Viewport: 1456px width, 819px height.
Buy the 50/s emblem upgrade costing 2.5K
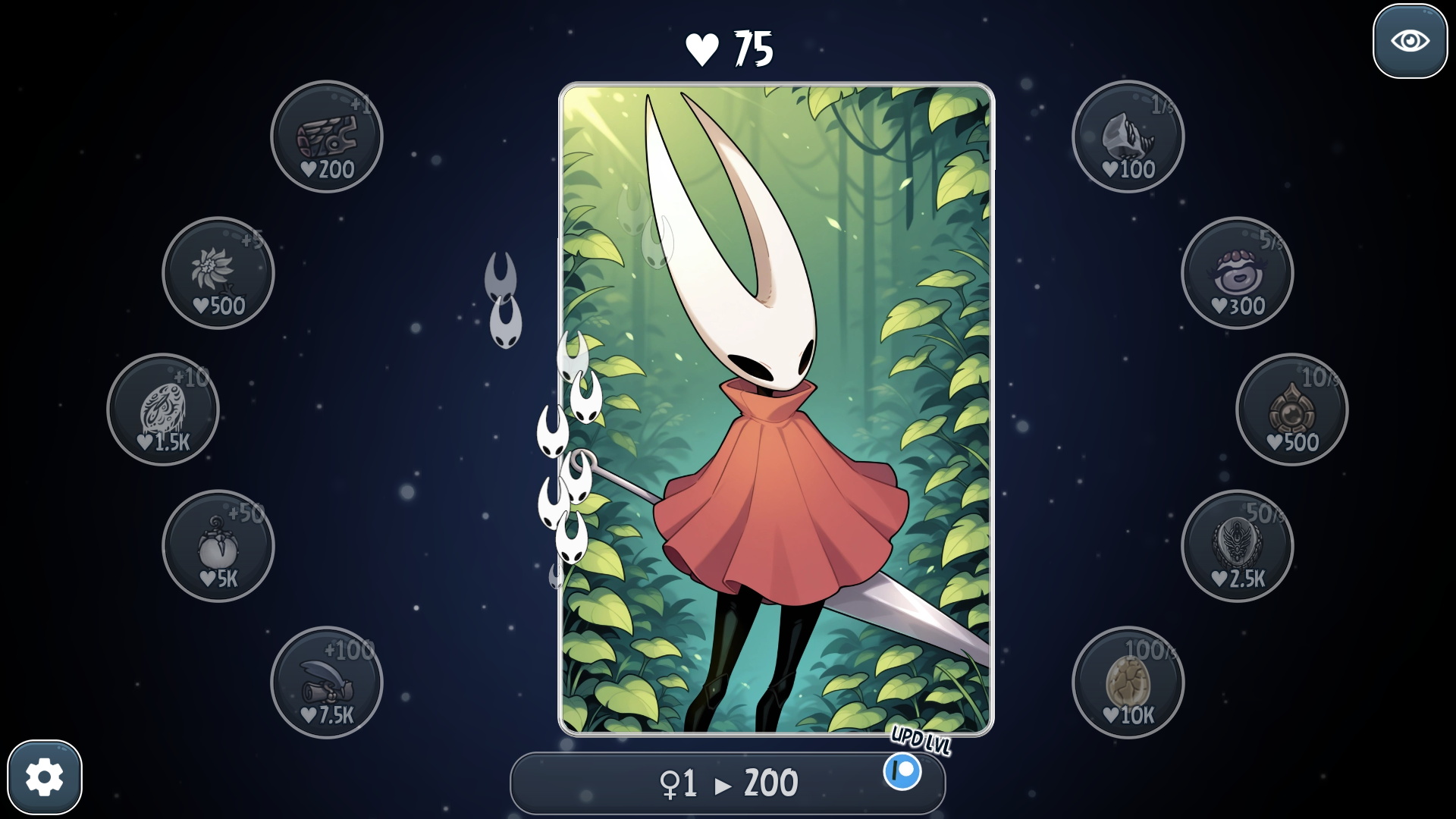pos(1238,548)
